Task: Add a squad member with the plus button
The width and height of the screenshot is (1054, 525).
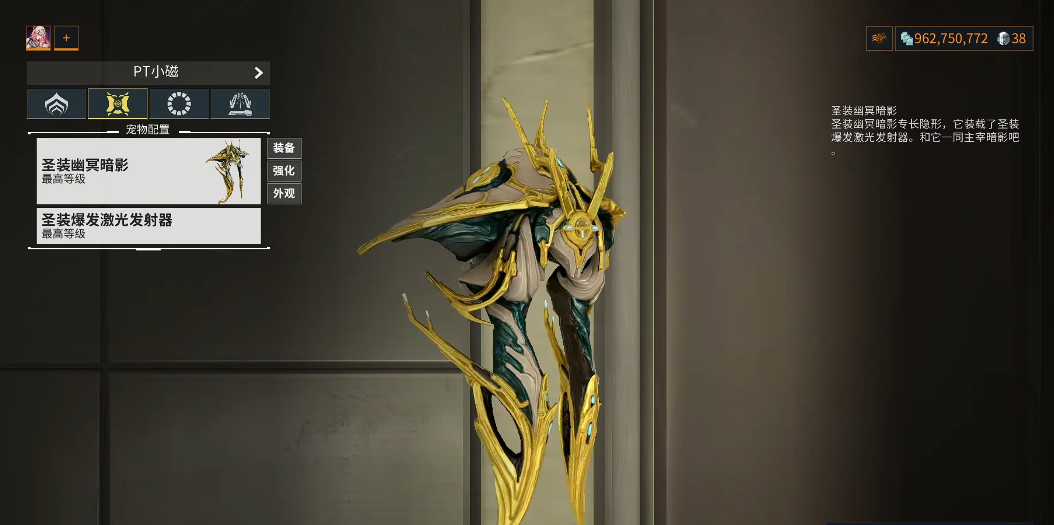Action: pos(66,39)
